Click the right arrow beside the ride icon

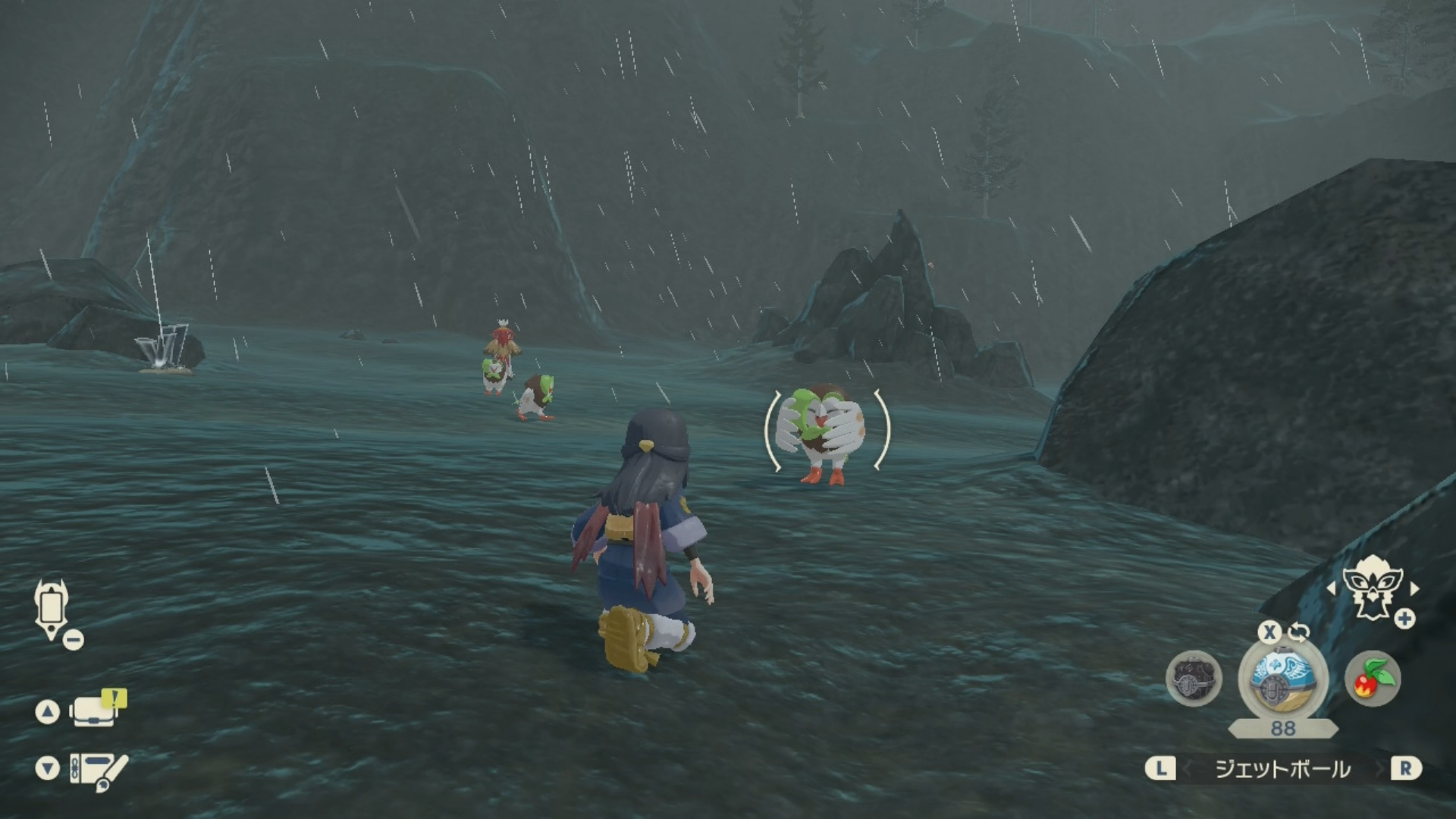coord(1414,588)
